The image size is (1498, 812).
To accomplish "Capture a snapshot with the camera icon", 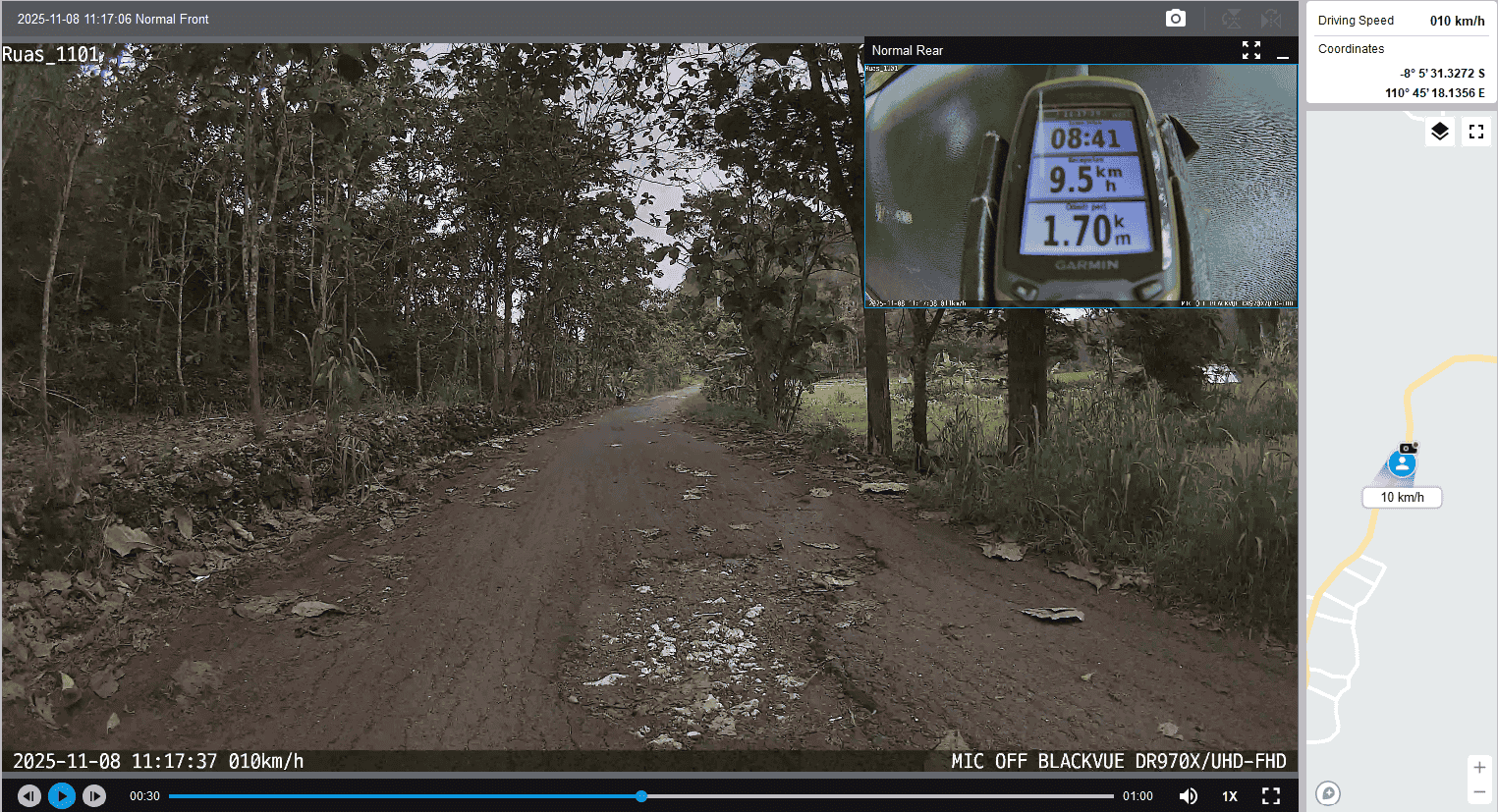I will [1175, 19].
